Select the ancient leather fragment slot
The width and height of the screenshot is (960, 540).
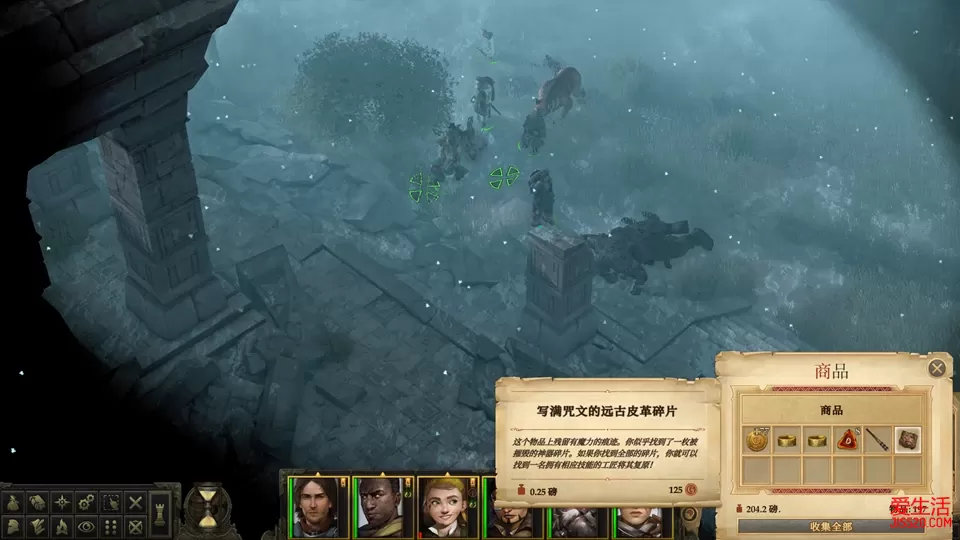pyautogui.click(x=908, y=439)
